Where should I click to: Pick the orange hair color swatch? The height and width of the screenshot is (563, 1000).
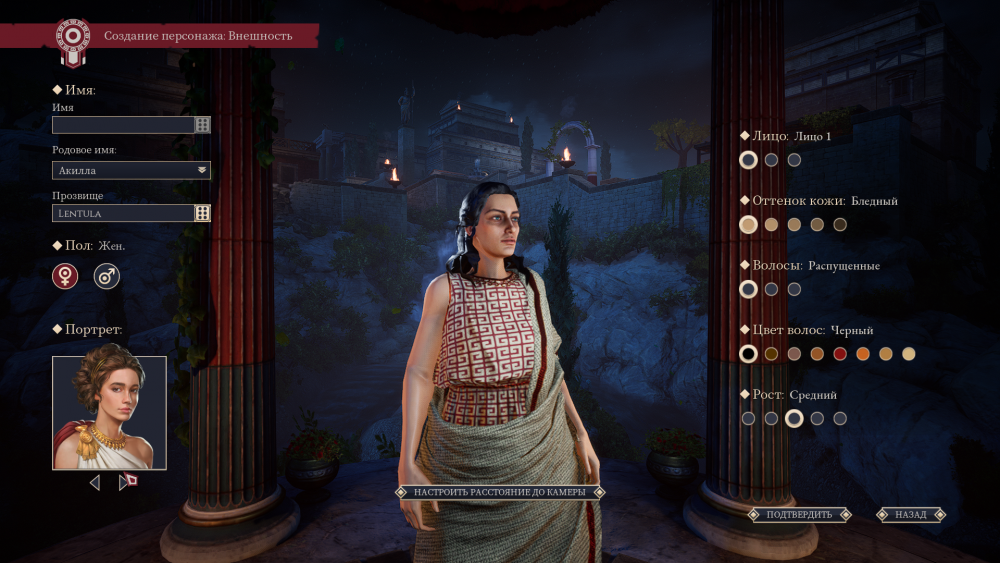[863, 354]
